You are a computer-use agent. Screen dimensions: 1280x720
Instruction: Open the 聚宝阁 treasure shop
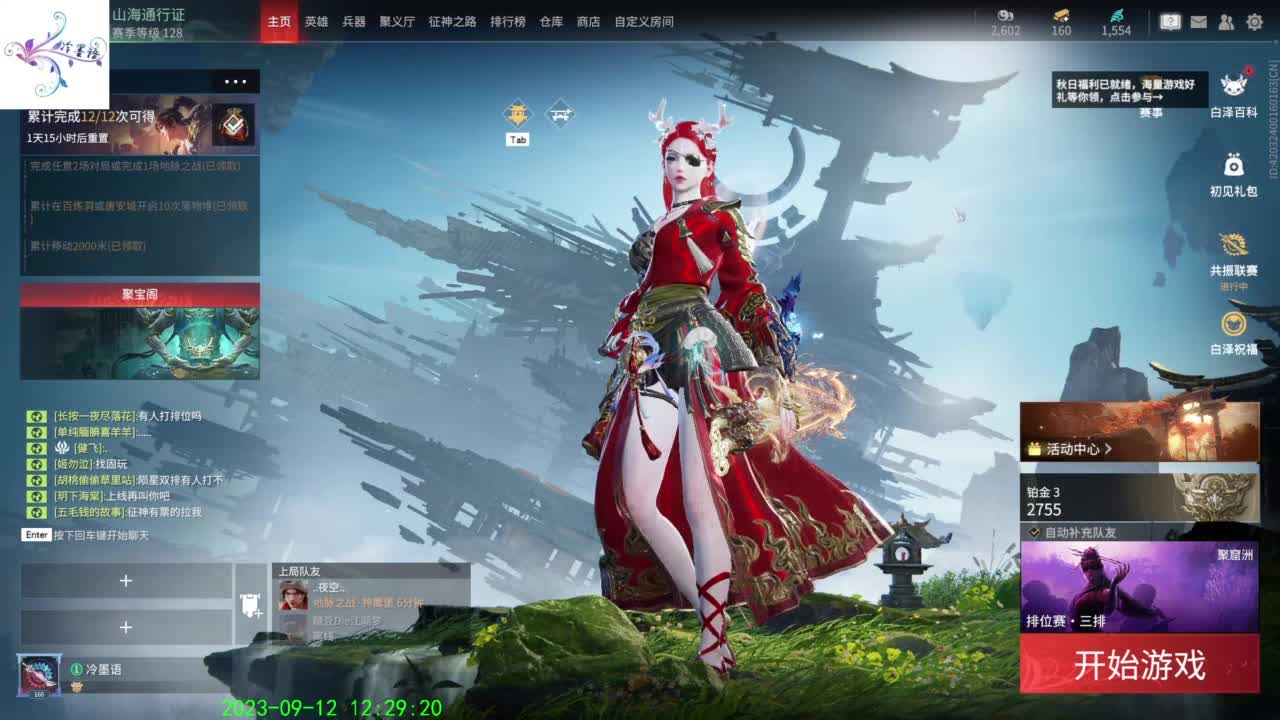(138, 295)
